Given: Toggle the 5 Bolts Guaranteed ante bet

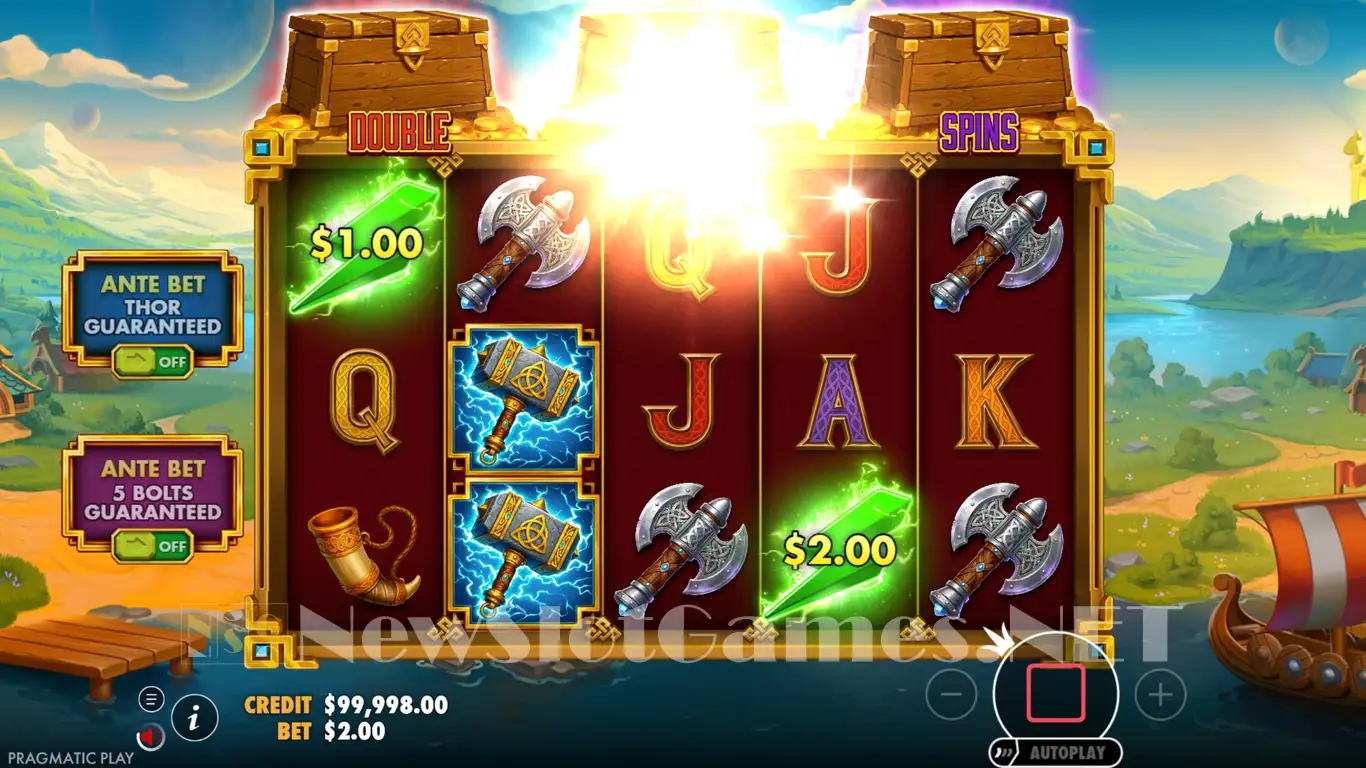Looking at the screenshot, I should (x=153, y=546).
